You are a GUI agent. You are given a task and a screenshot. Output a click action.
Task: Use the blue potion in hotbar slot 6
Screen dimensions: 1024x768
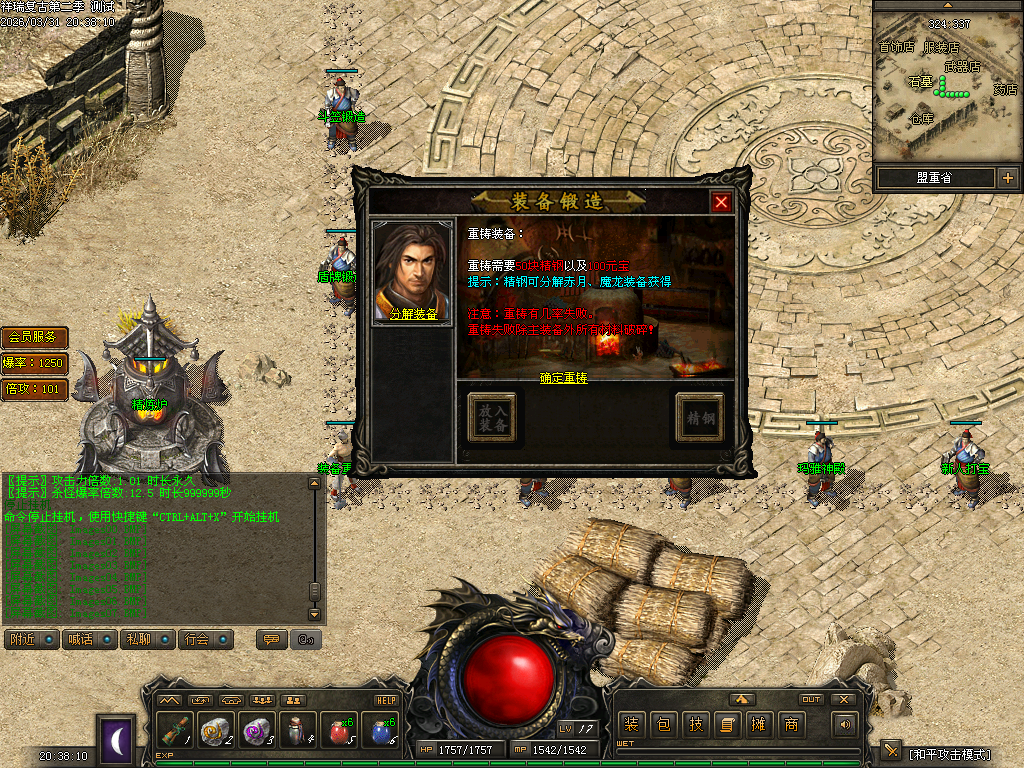click(x=378, y=731)
